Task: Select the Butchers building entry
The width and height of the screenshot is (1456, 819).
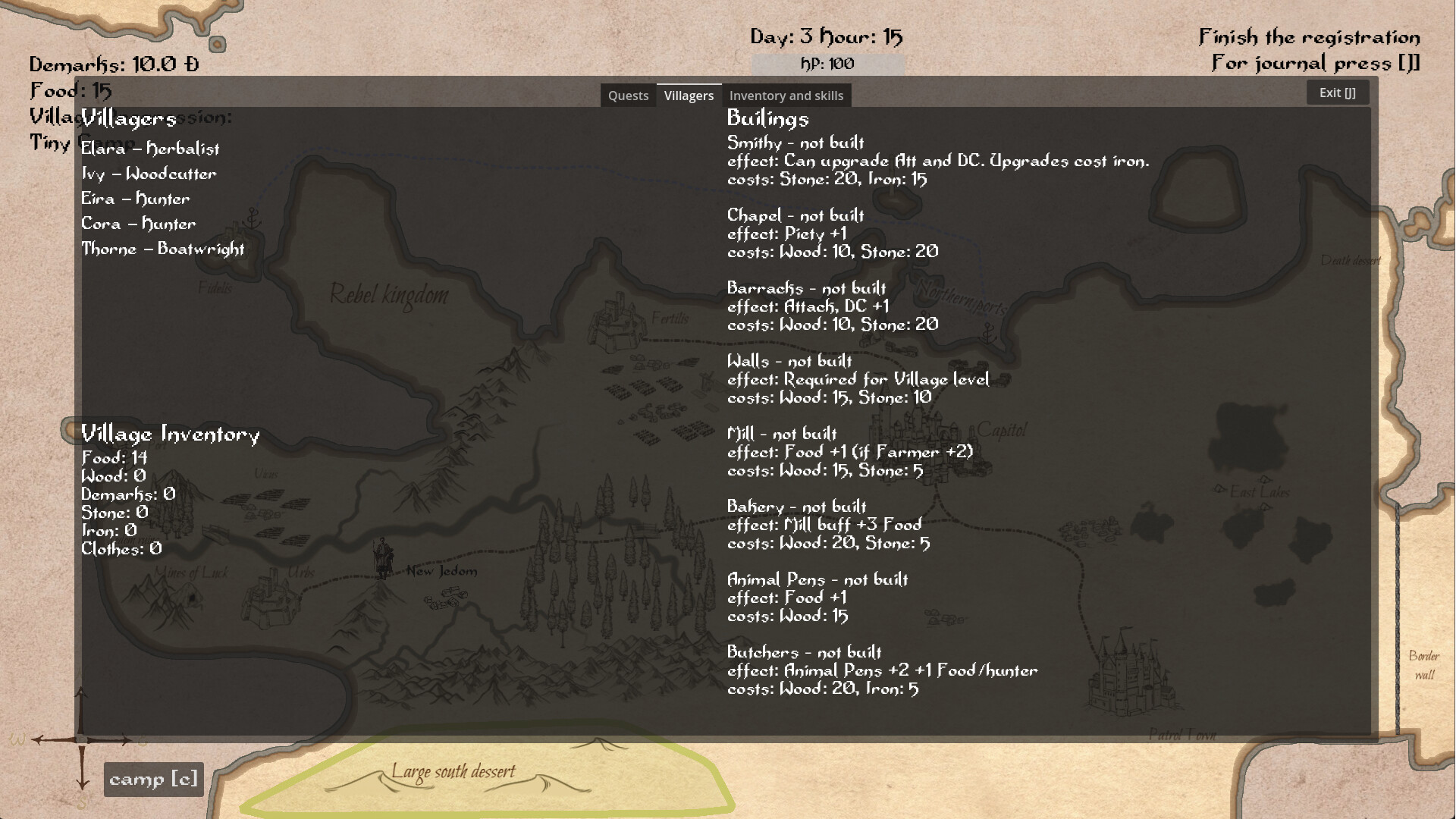Action: (x=804, y=652)
